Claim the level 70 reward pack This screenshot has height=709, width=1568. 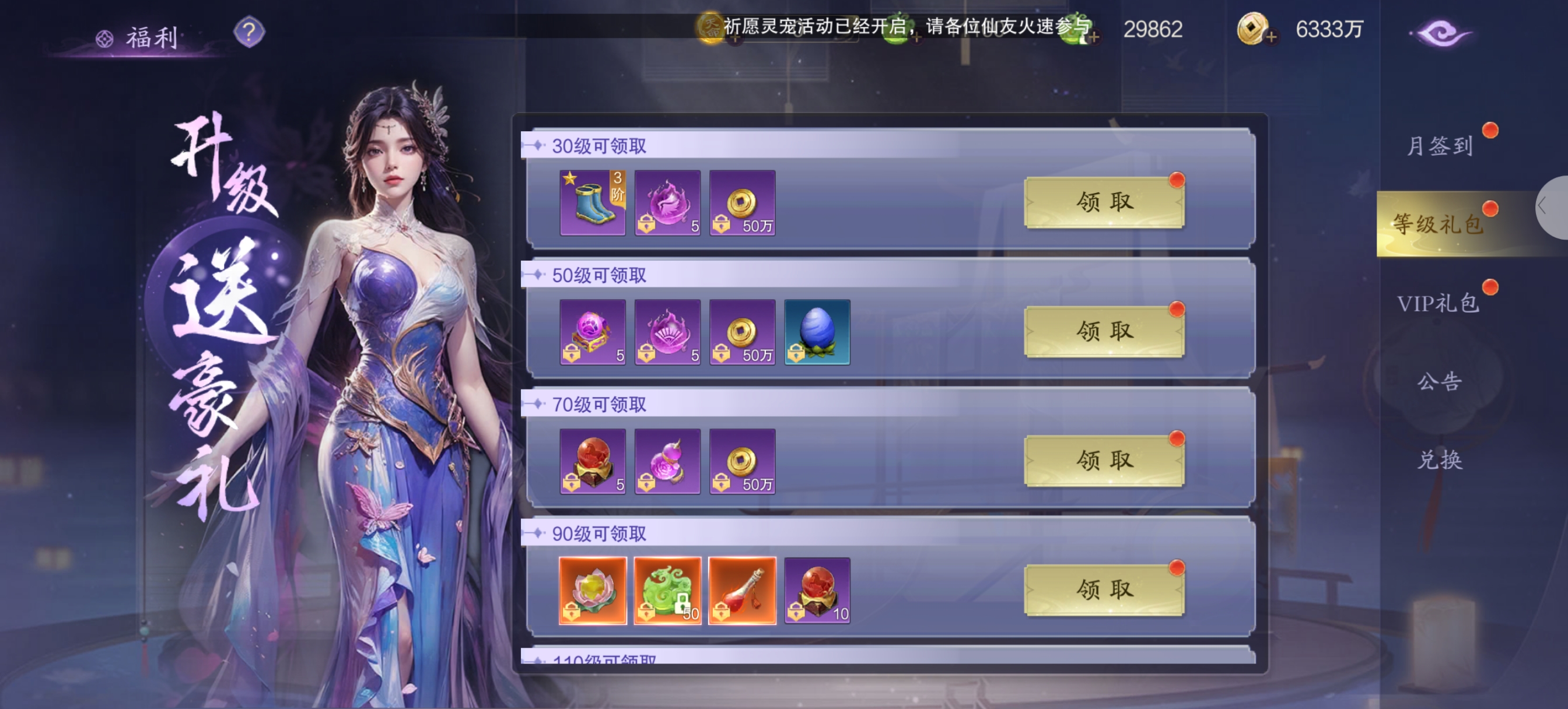[1104, 461]
